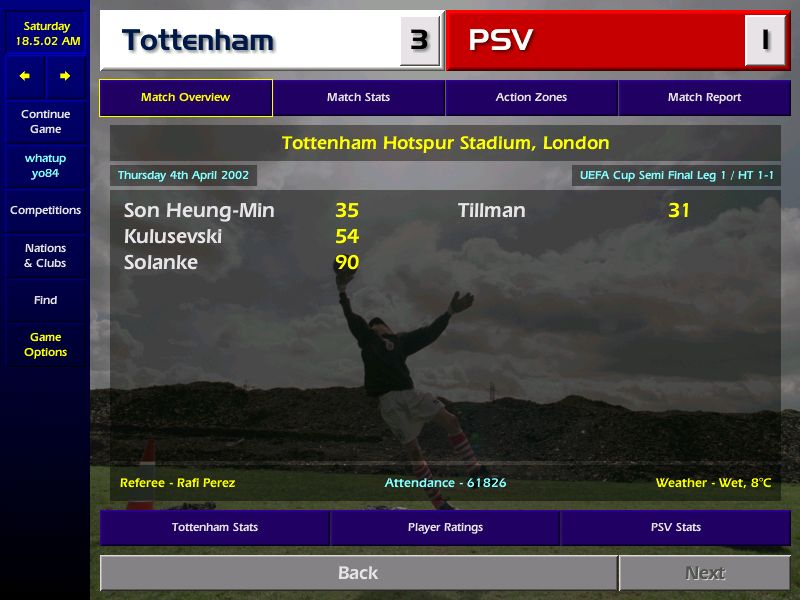Click Continue Game in the sidebar
The height and width of the screenshot is (600, 800).
click(45, 122)
